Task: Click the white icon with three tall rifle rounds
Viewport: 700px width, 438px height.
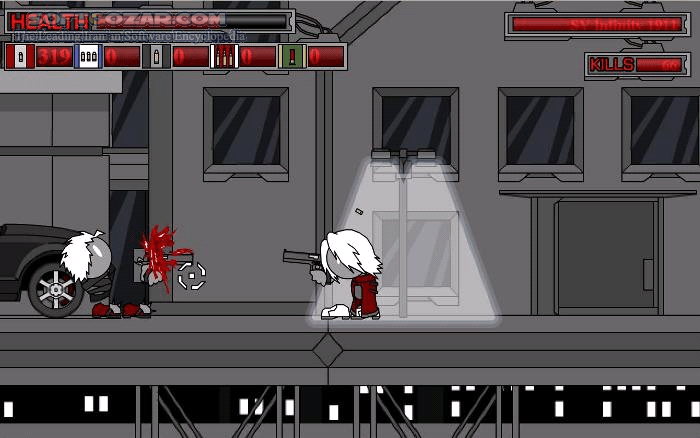Action: pyautogui.click(x=225, y=57)
